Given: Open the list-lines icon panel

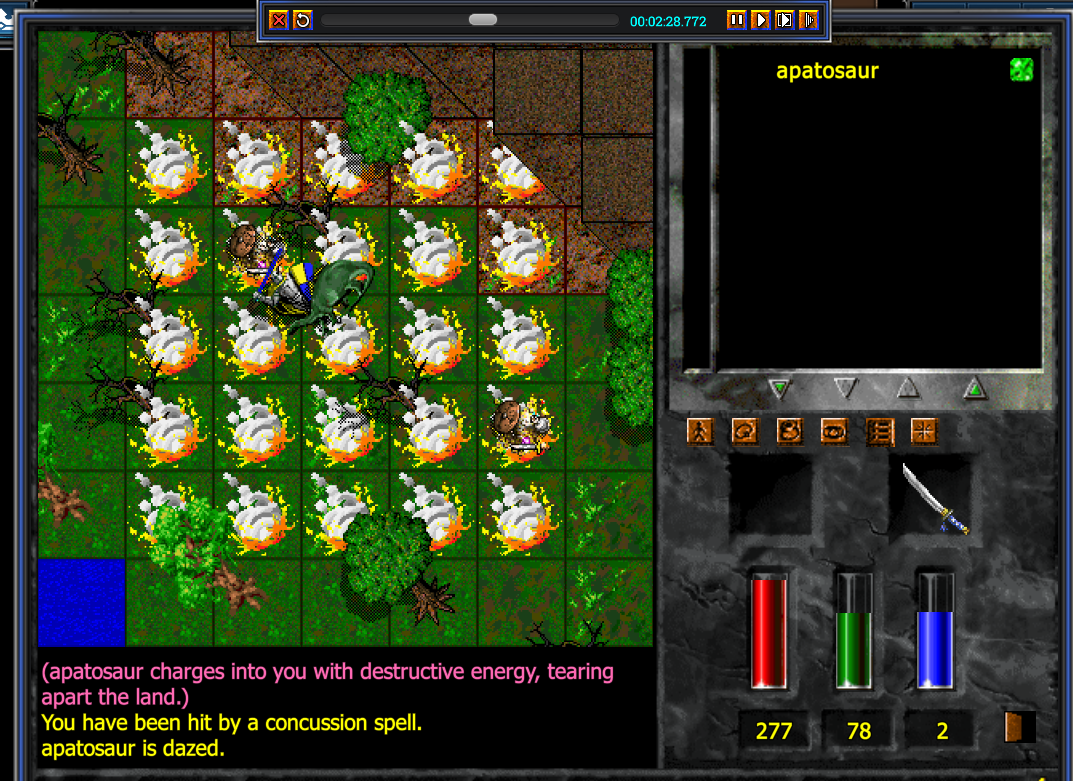Looking at the screenshot, I should click(x=880, y=431).
